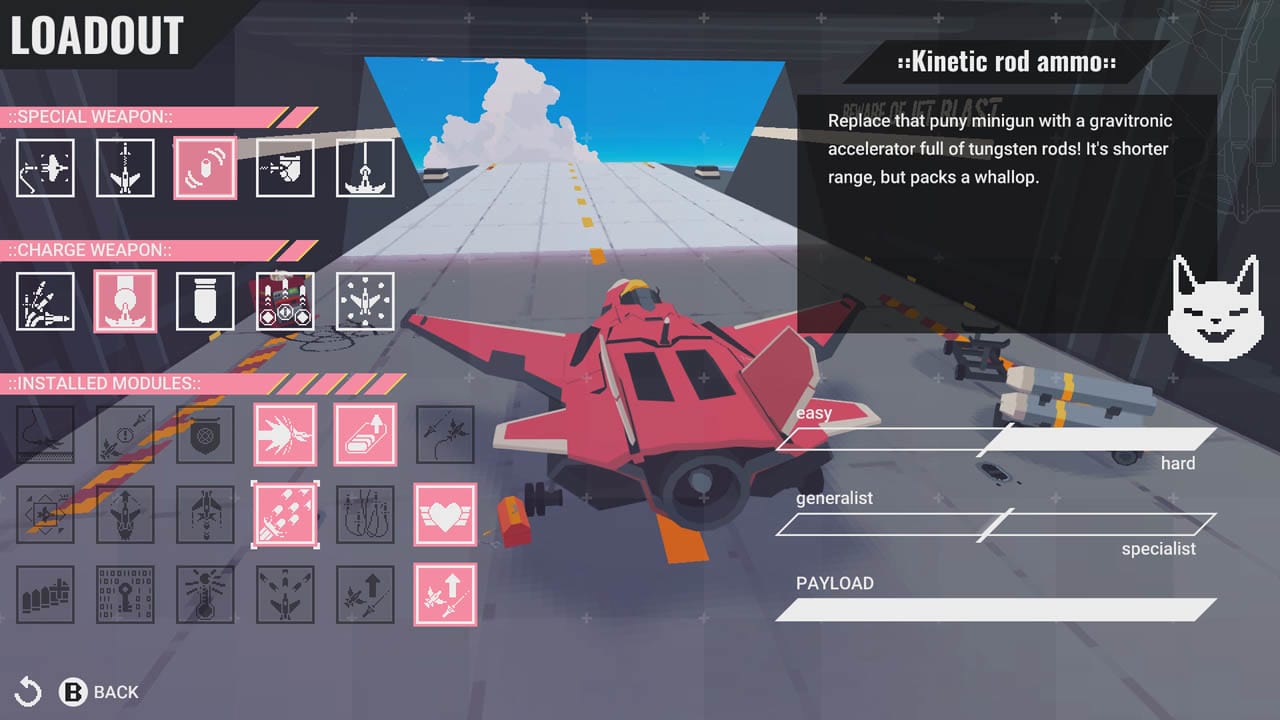The height and width of the screenshot is (720, 1280).
Task: Disable the highlighted missile barrage module
Action: (x=285, y=514)
